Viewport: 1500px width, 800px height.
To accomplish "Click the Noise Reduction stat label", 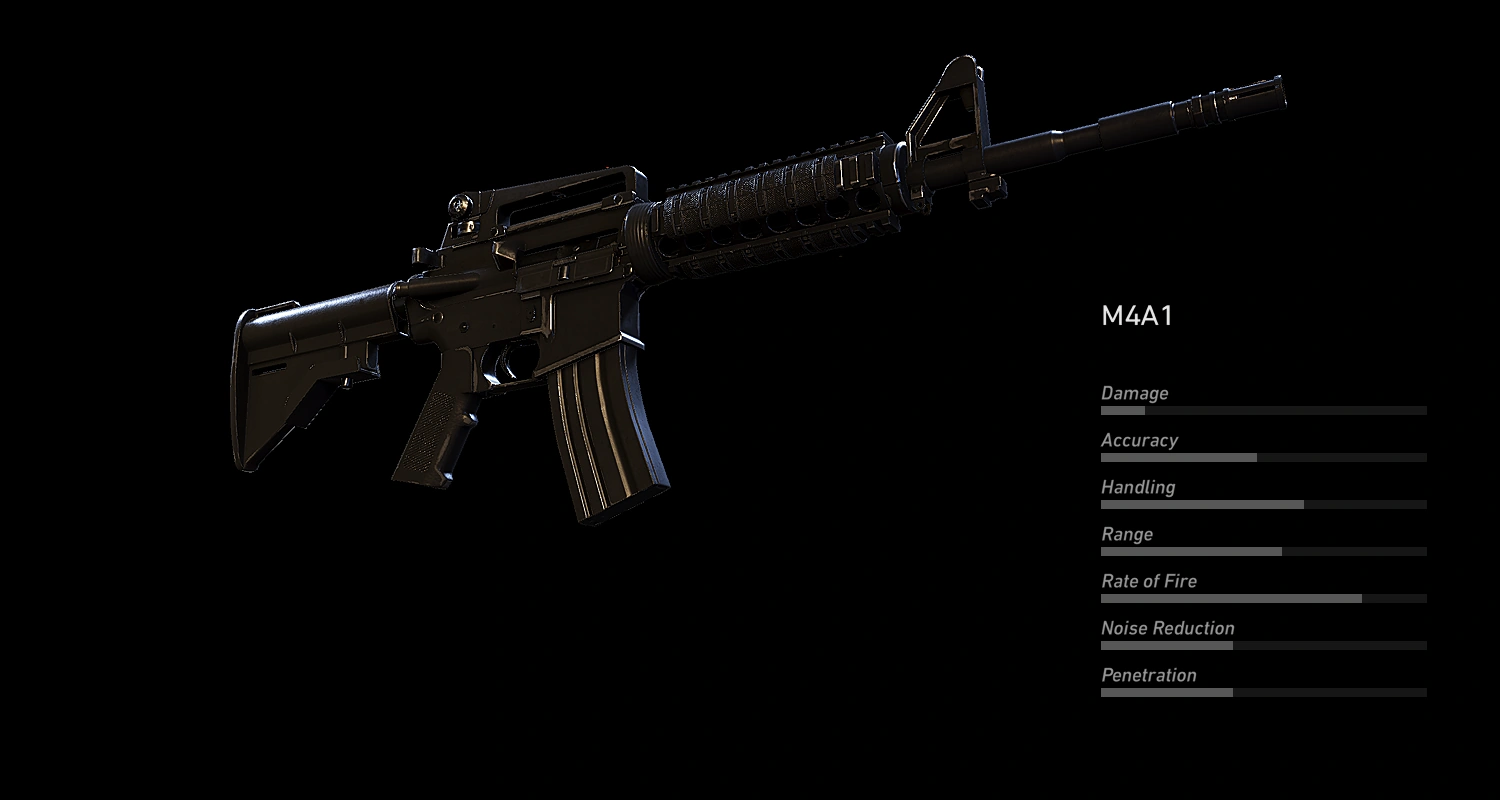I will [x=1166, y=628].
